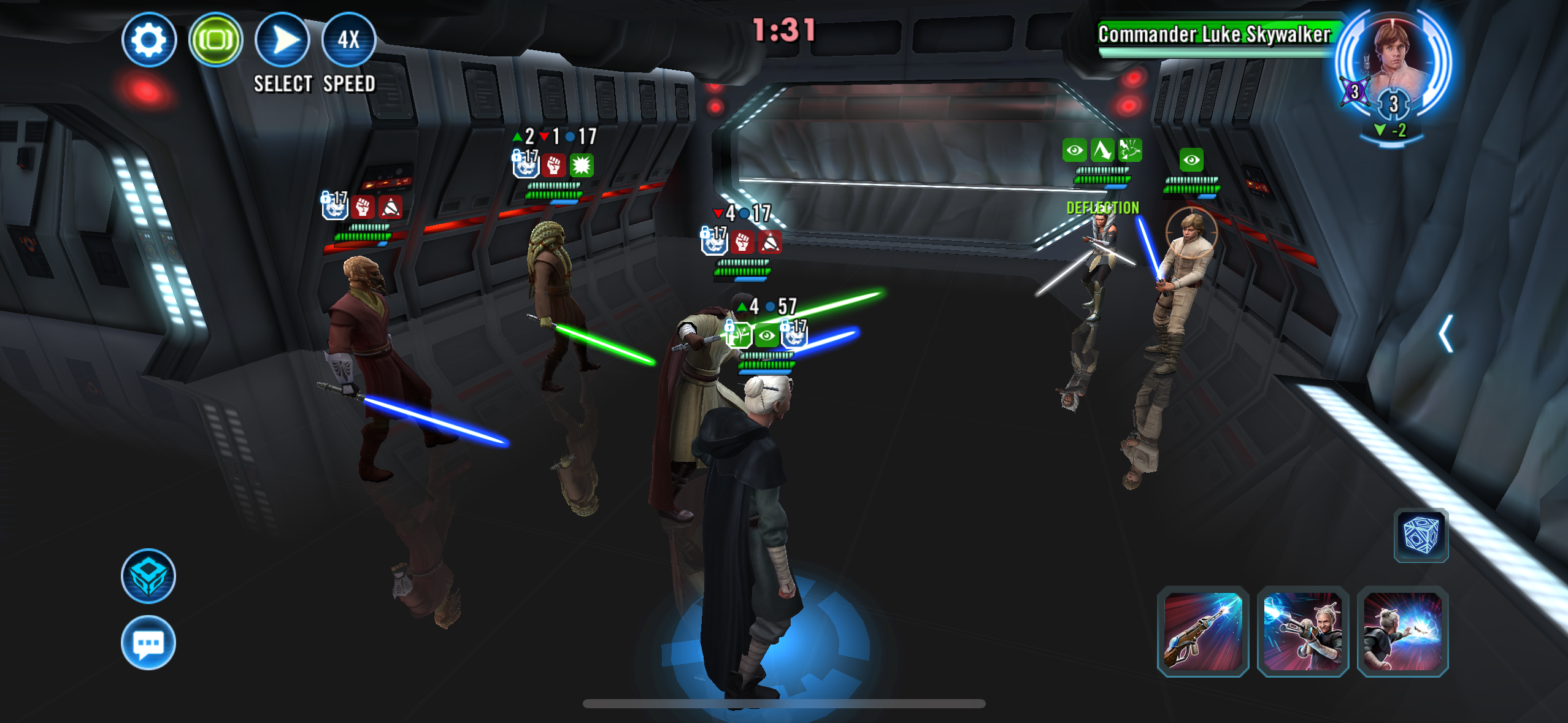Change the 4X battle speed

(348, 40)
